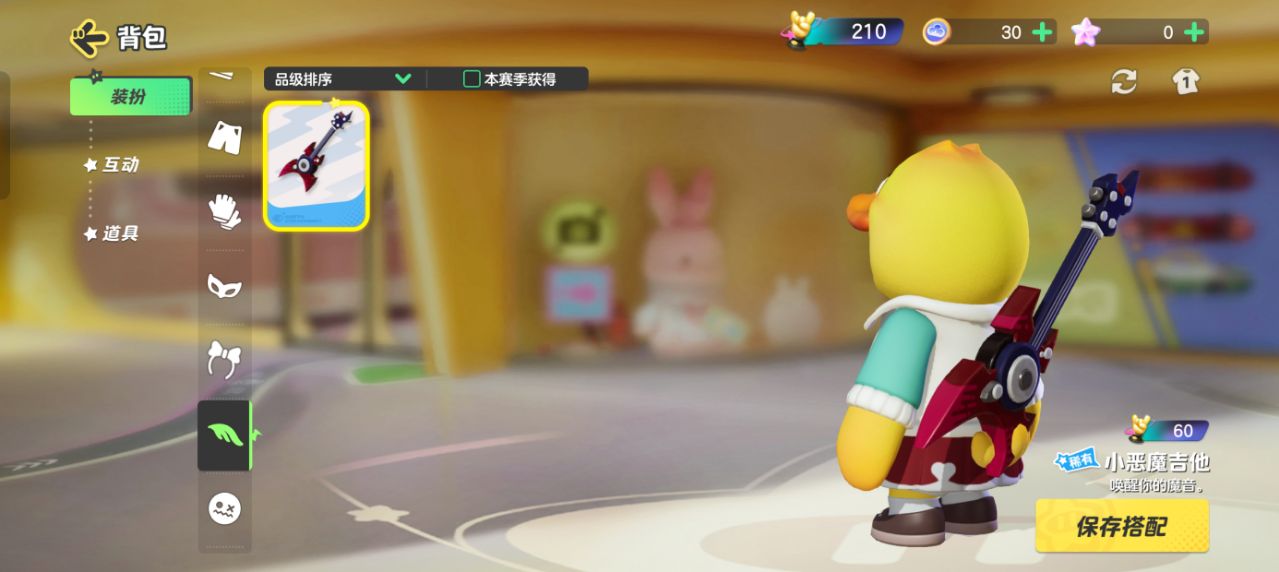Screen dimensions: 1279x572
Task: Add star currency with plus button
Action: [1193, 32]
